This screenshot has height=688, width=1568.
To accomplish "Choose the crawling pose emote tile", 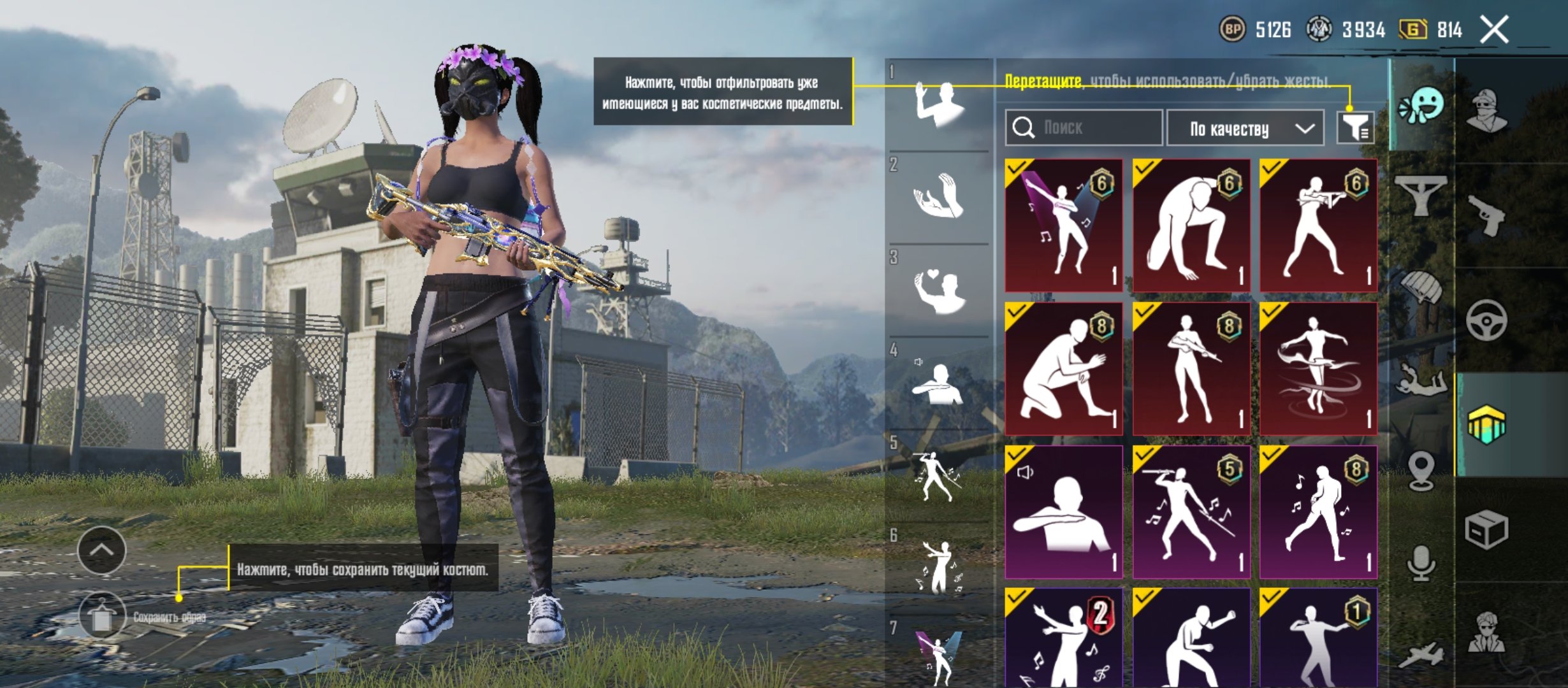I will (1191, 226).
